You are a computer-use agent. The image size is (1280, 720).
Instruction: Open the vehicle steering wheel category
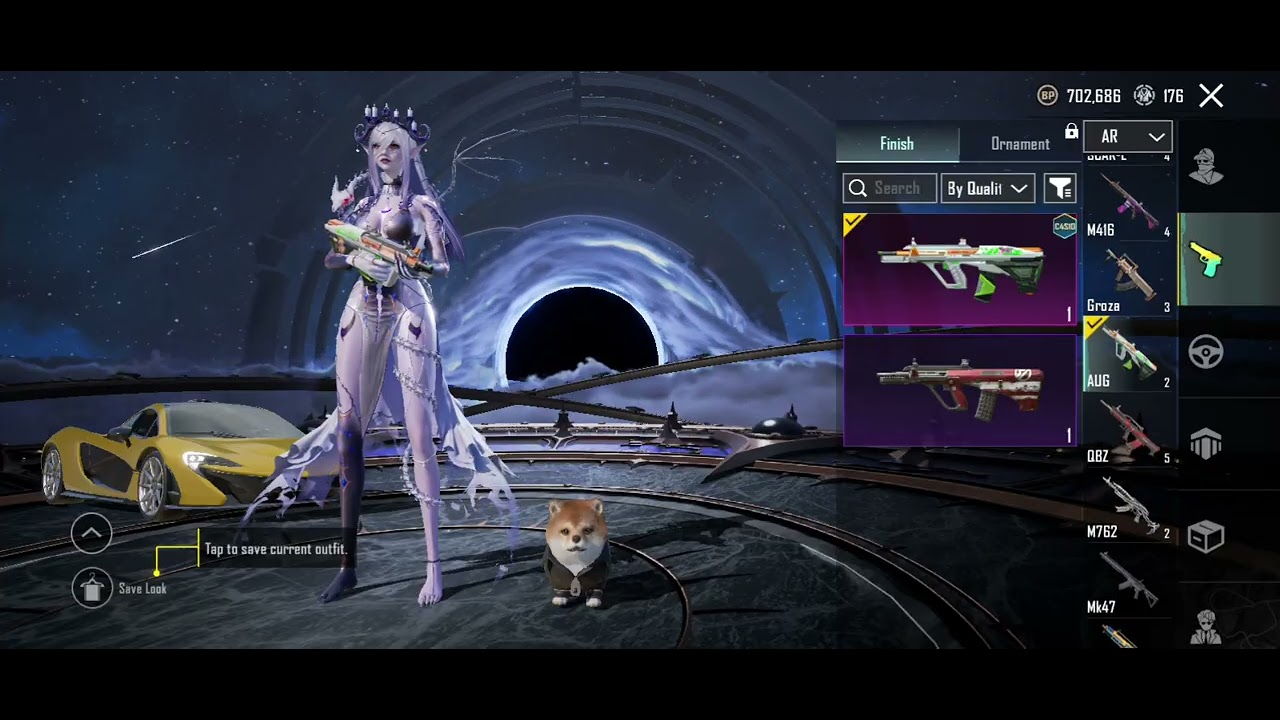pyautogui.click(x=1206, y=352)
